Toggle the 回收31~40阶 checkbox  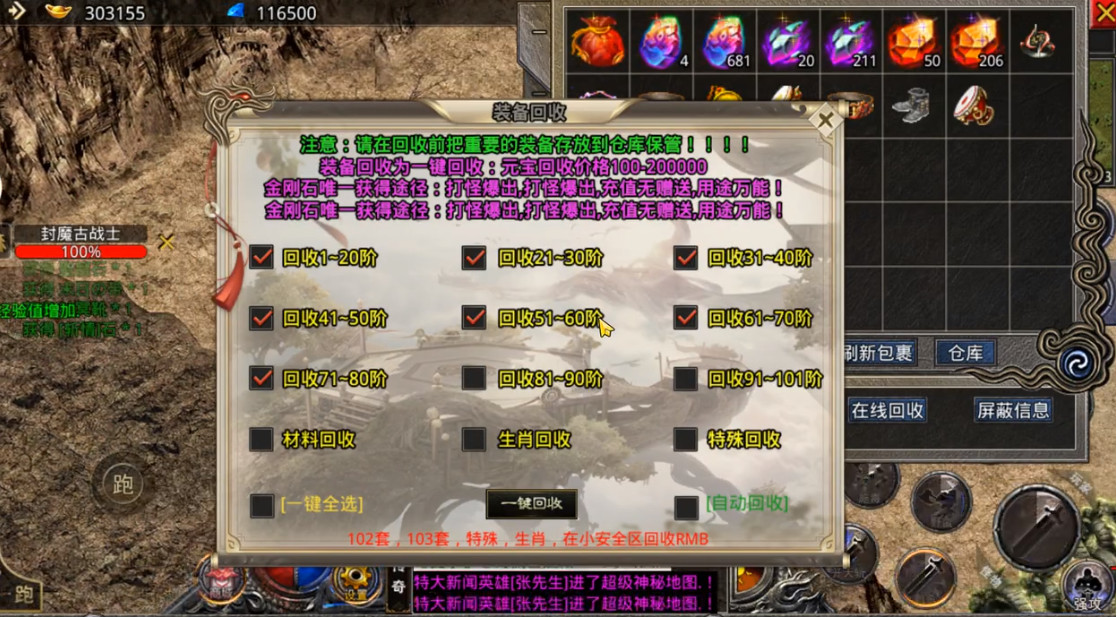(x=686, y=257)
